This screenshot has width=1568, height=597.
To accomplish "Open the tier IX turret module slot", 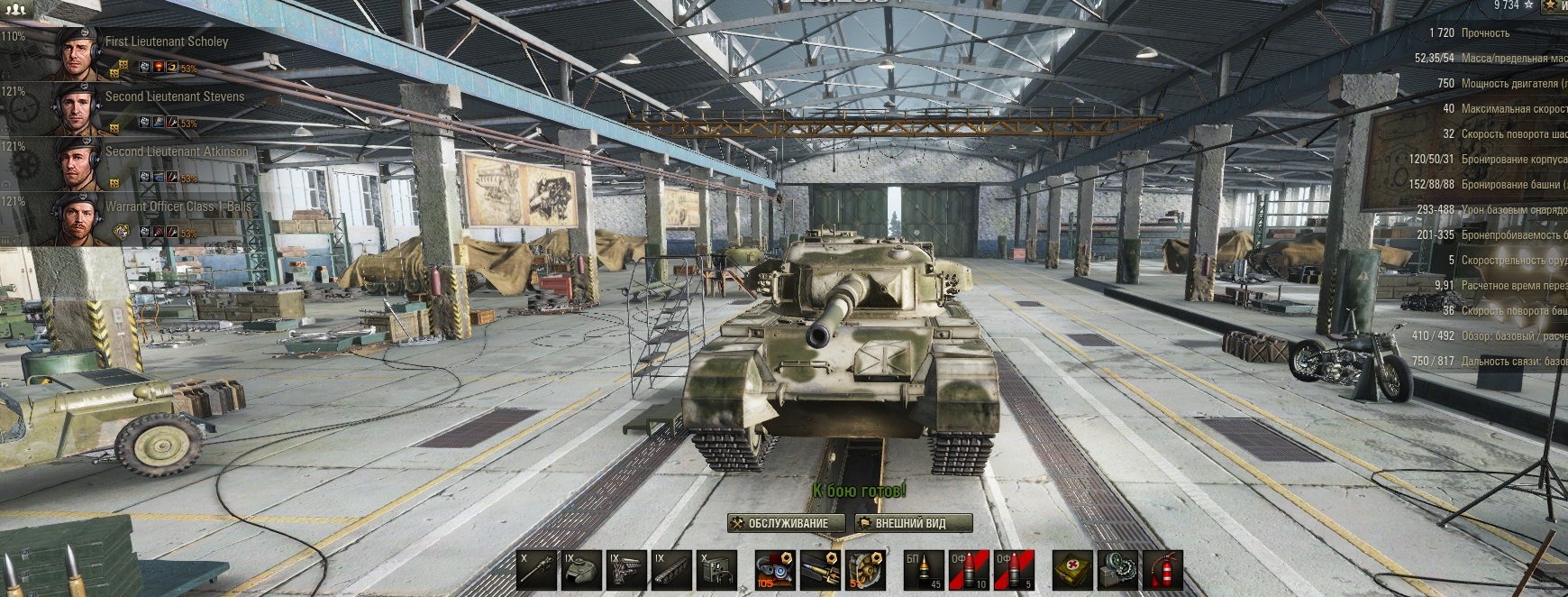I will [x=581, y=571].
